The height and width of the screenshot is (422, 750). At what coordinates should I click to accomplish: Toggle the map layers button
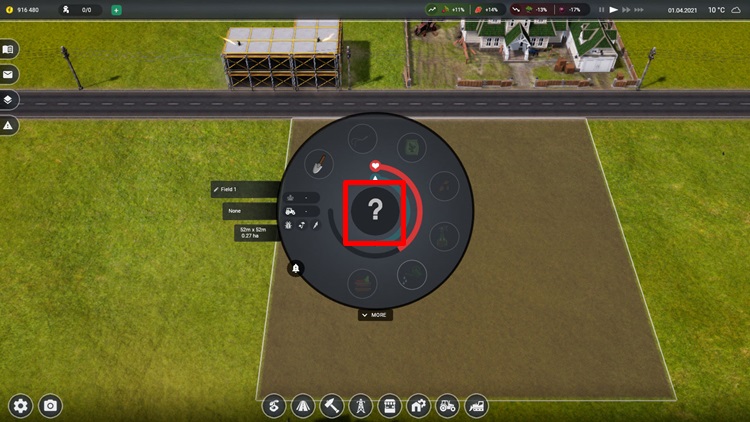point(8,100)
